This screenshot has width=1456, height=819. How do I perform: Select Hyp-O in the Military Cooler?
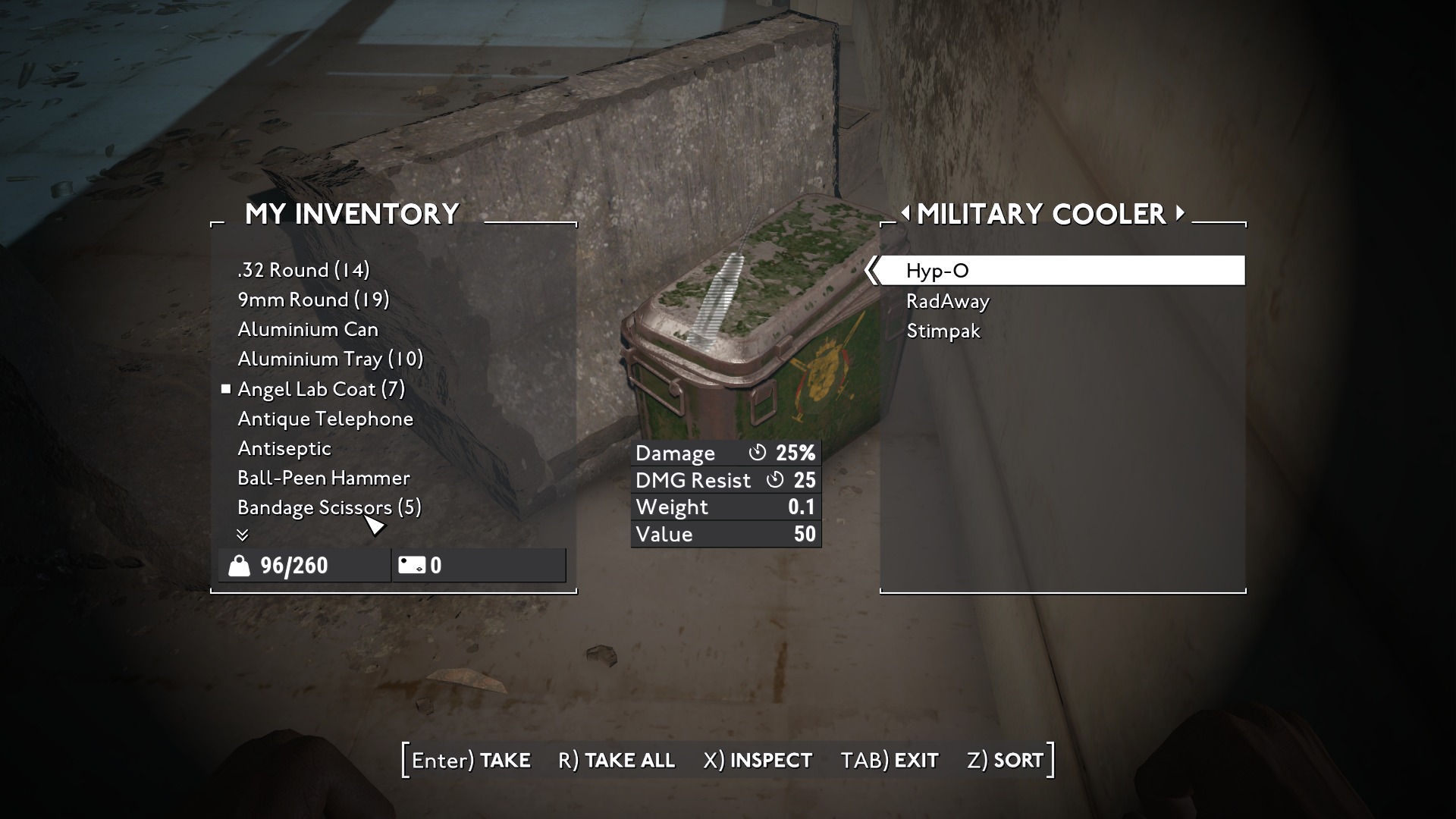(937, 271)
